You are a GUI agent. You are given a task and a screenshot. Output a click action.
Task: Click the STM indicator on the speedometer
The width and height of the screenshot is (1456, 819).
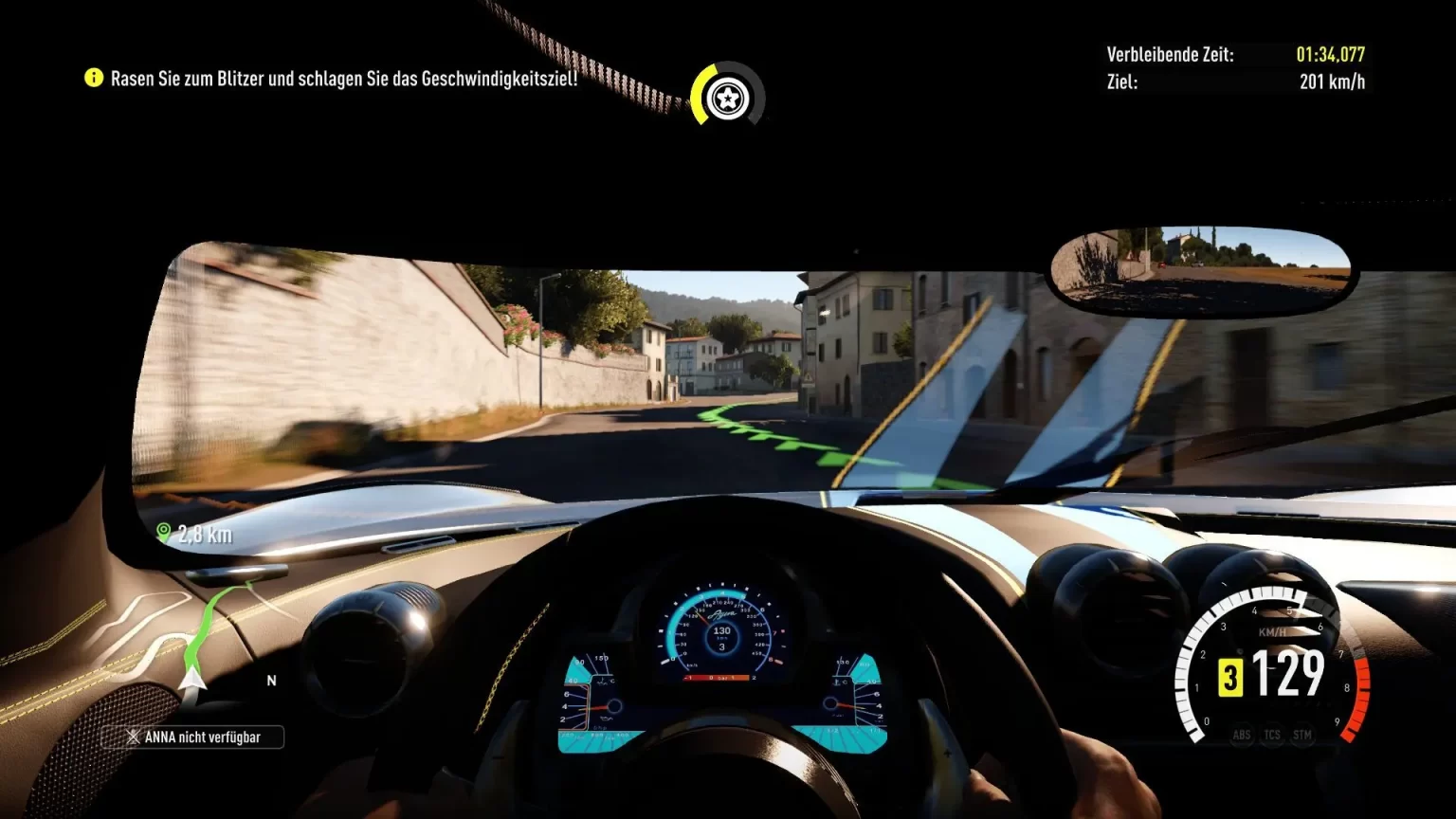pos(1302,735)
